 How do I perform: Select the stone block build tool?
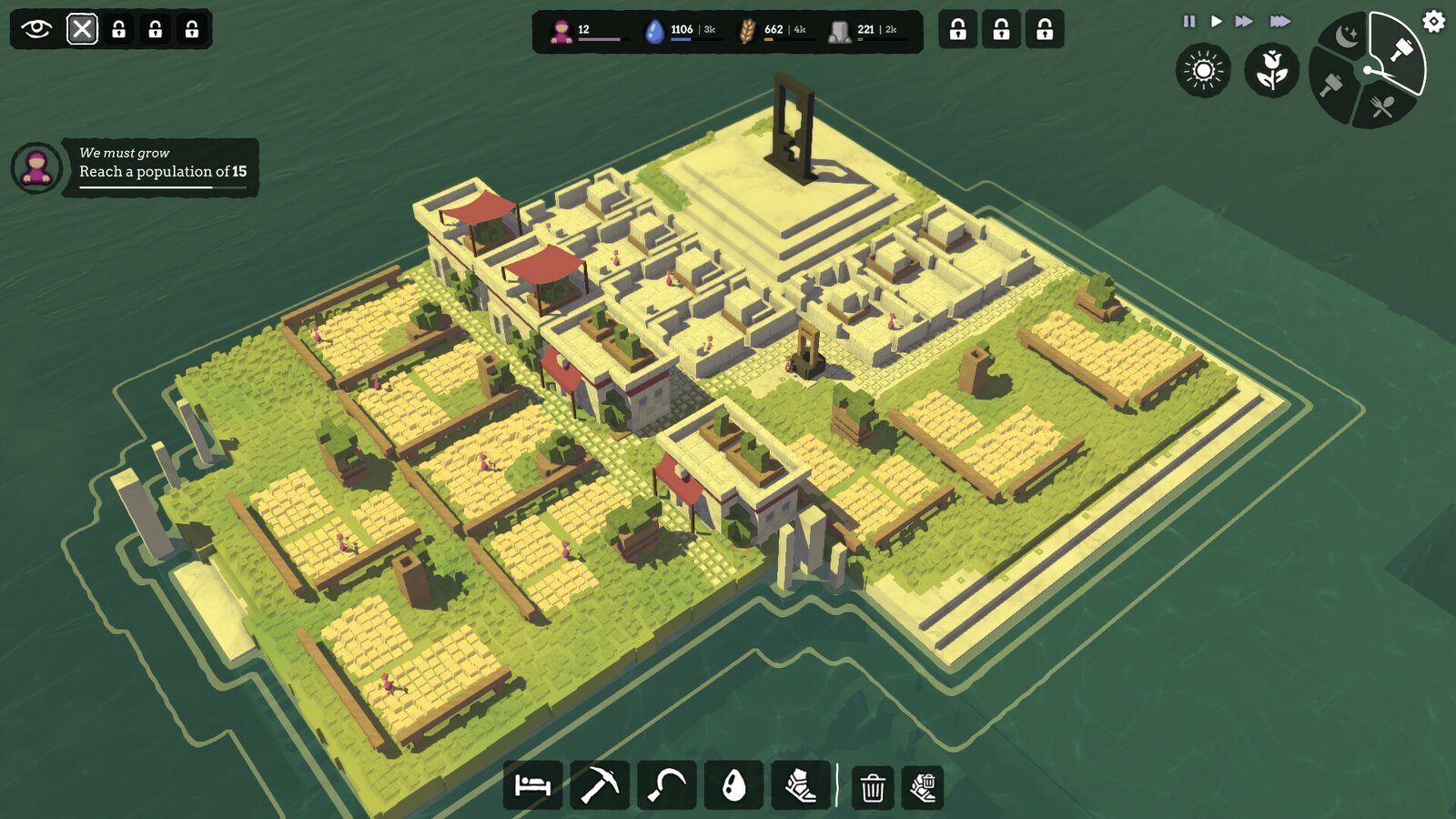(800, 784)
